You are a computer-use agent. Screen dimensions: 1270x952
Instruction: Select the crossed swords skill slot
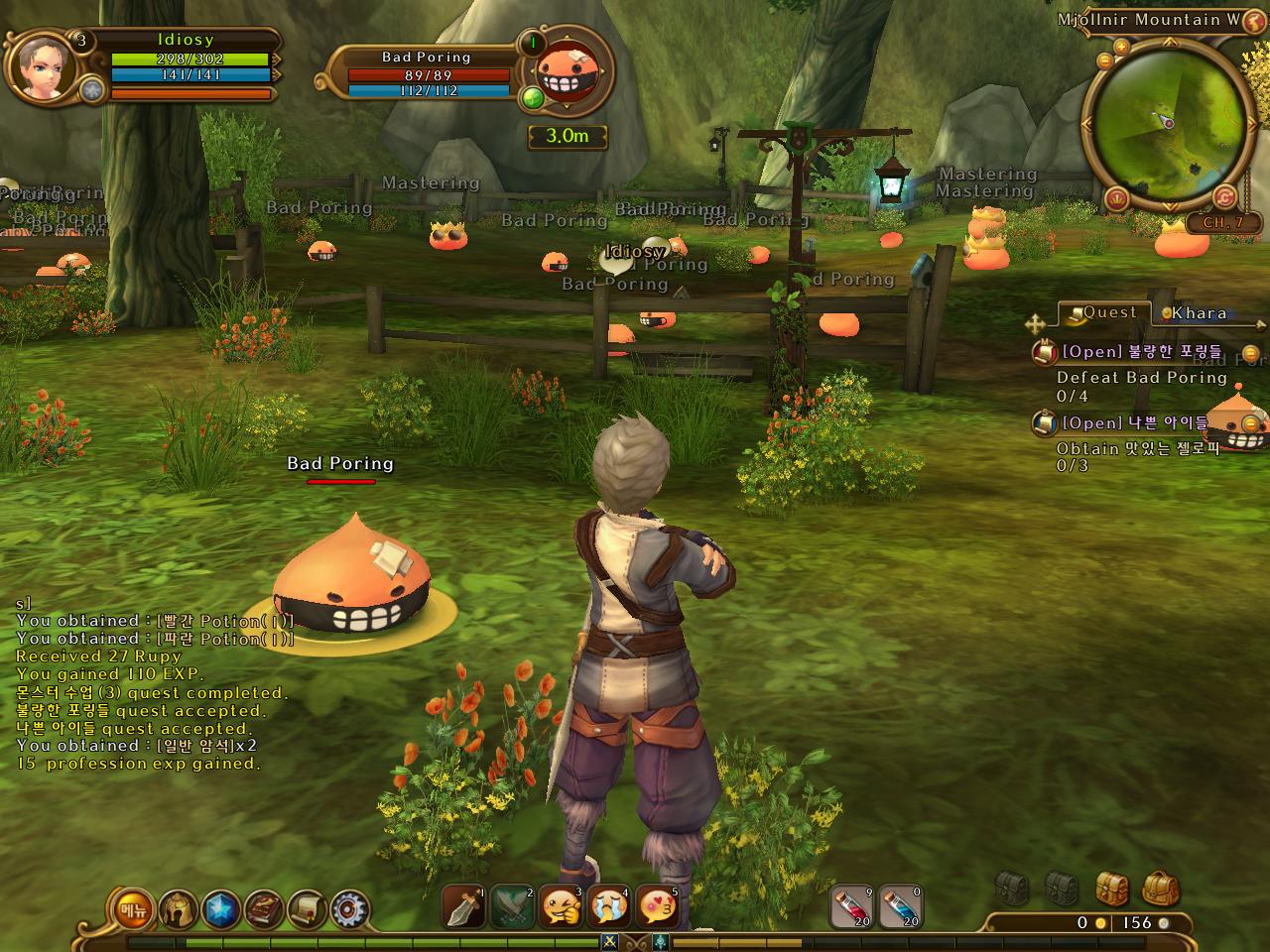tap(512, 906)
